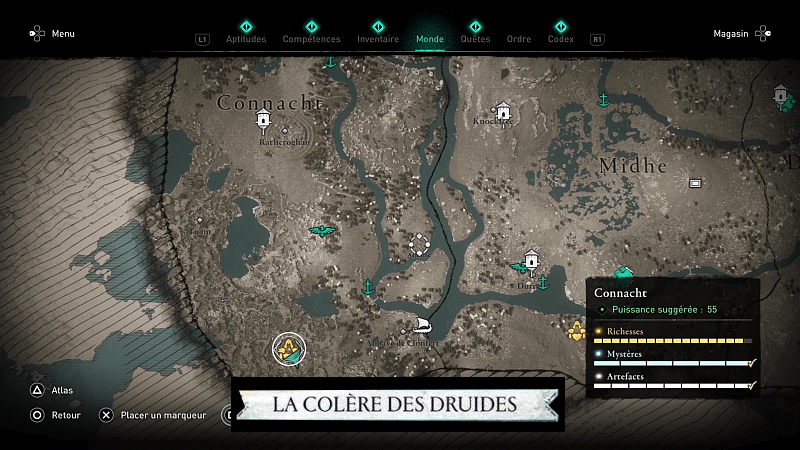
Task: Select the diamond-shaped quest objective marker
Action: click(419, 244)
